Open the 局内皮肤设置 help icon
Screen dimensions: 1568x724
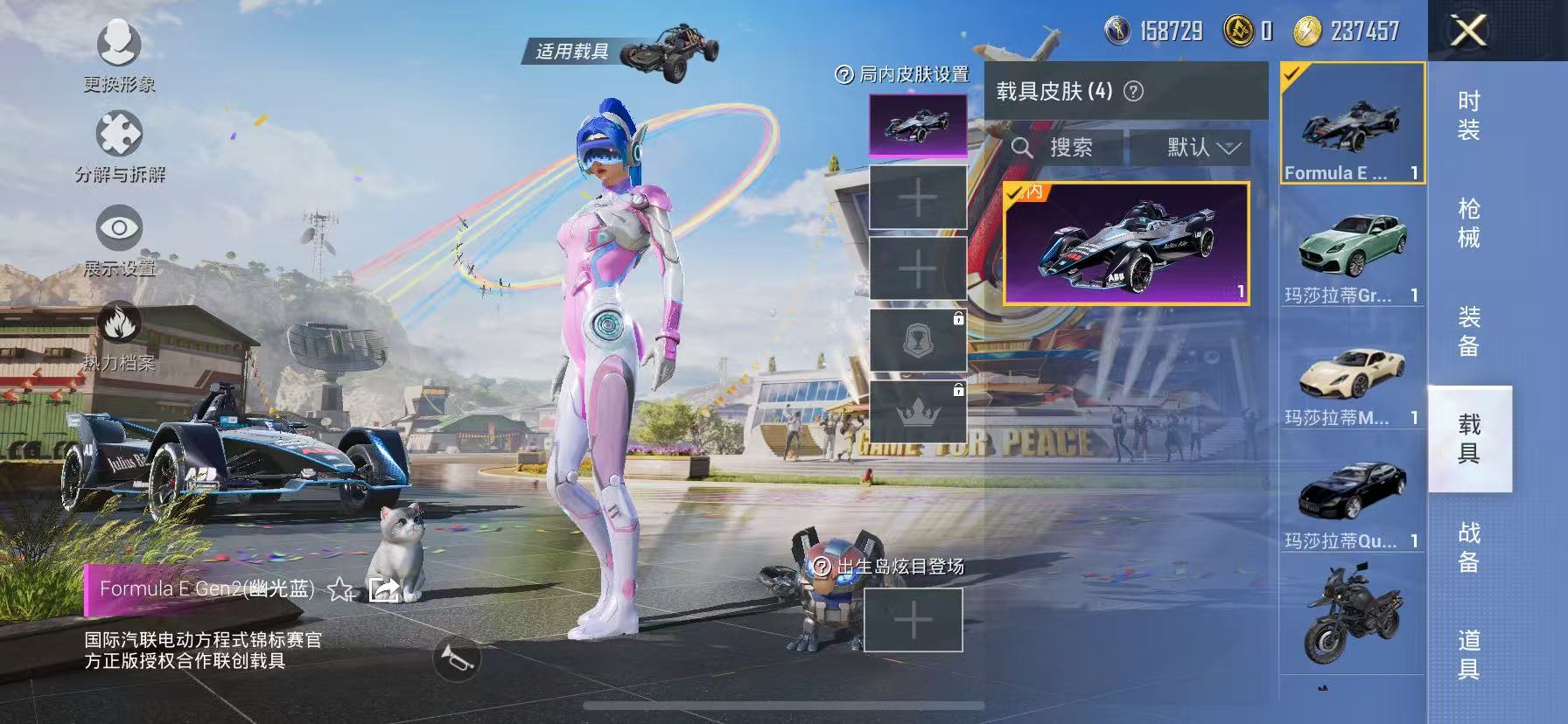click(x=843, y=76)
